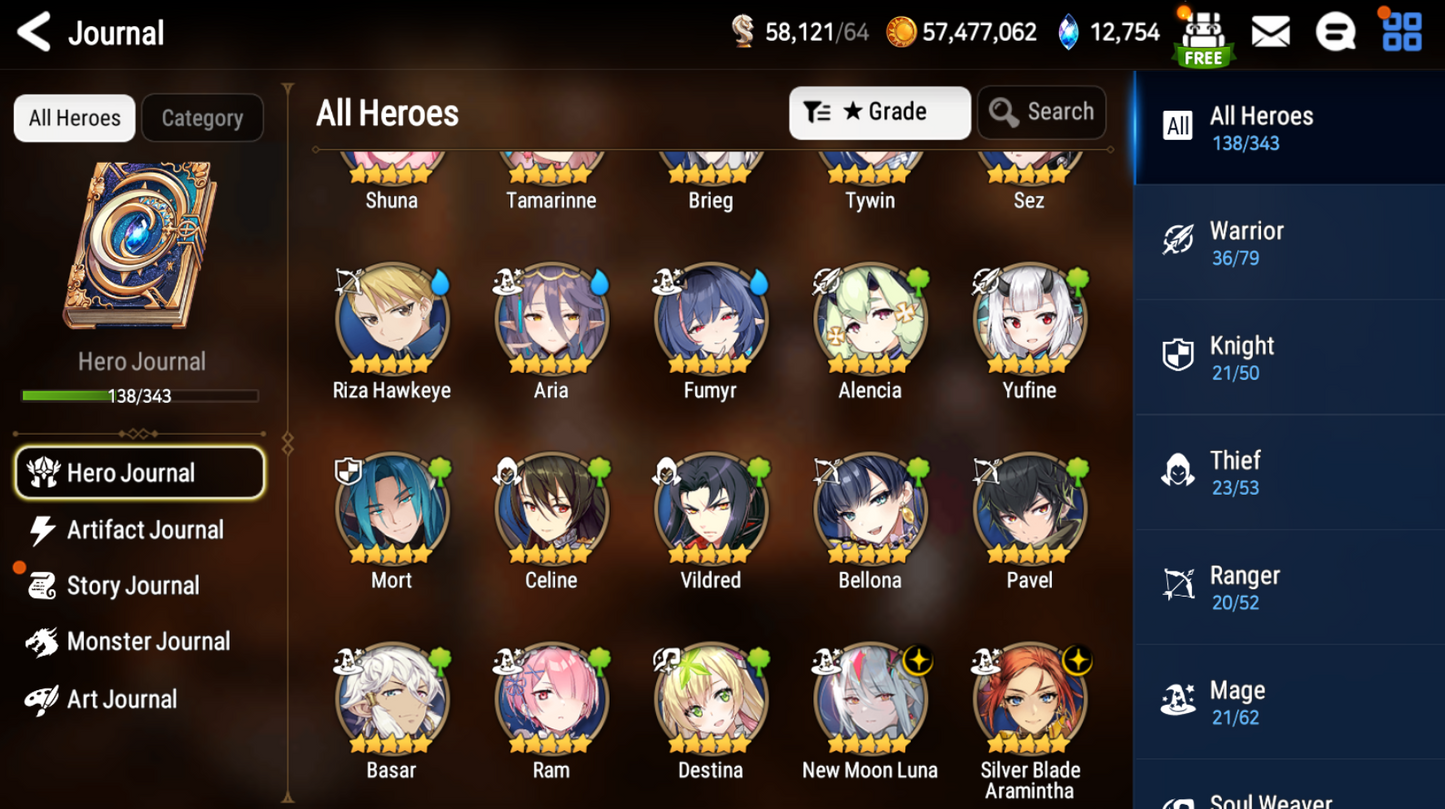Select the All Heroes tab
The image size is (1445, 809).
(75, 118)
